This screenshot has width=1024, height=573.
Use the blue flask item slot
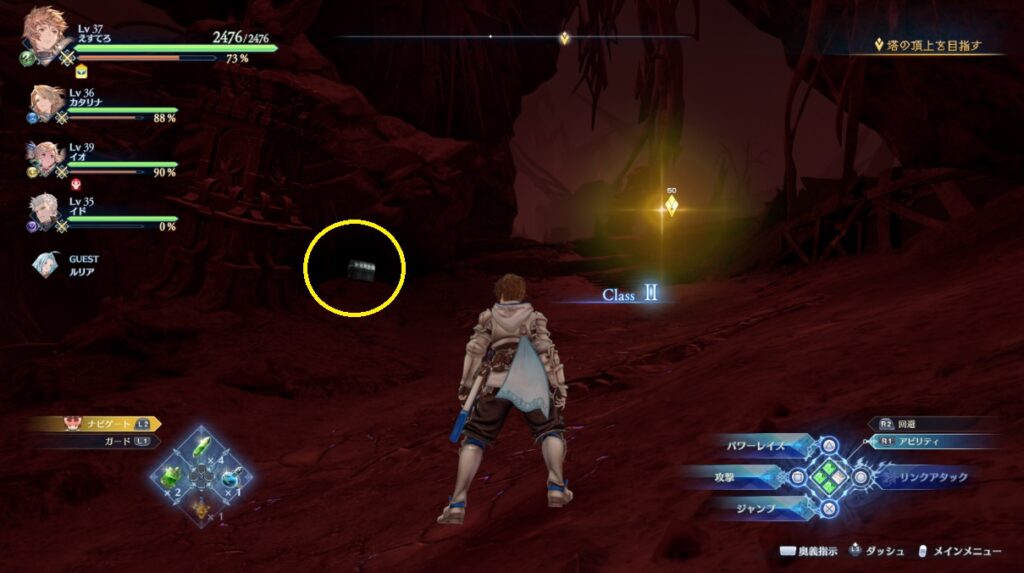point(232,477)
